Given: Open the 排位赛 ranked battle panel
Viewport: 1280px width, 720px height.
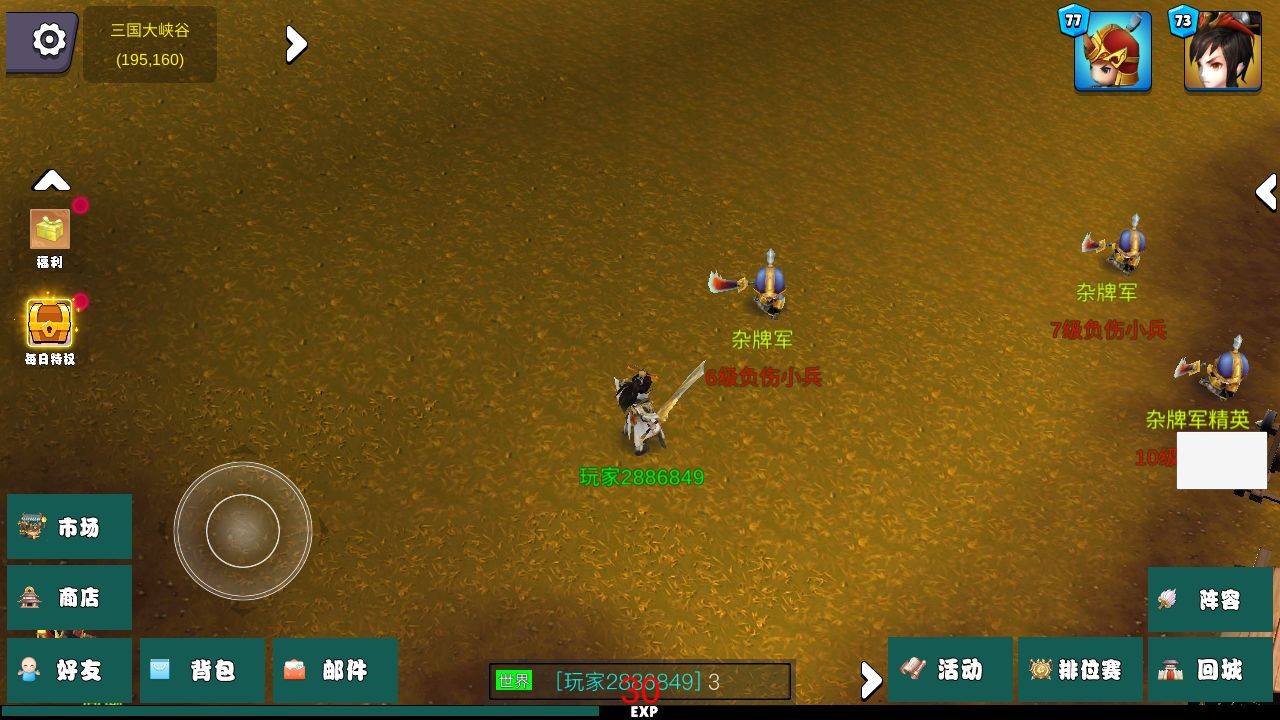Looking at the screenshot, I should click(x=1080, y=671).
